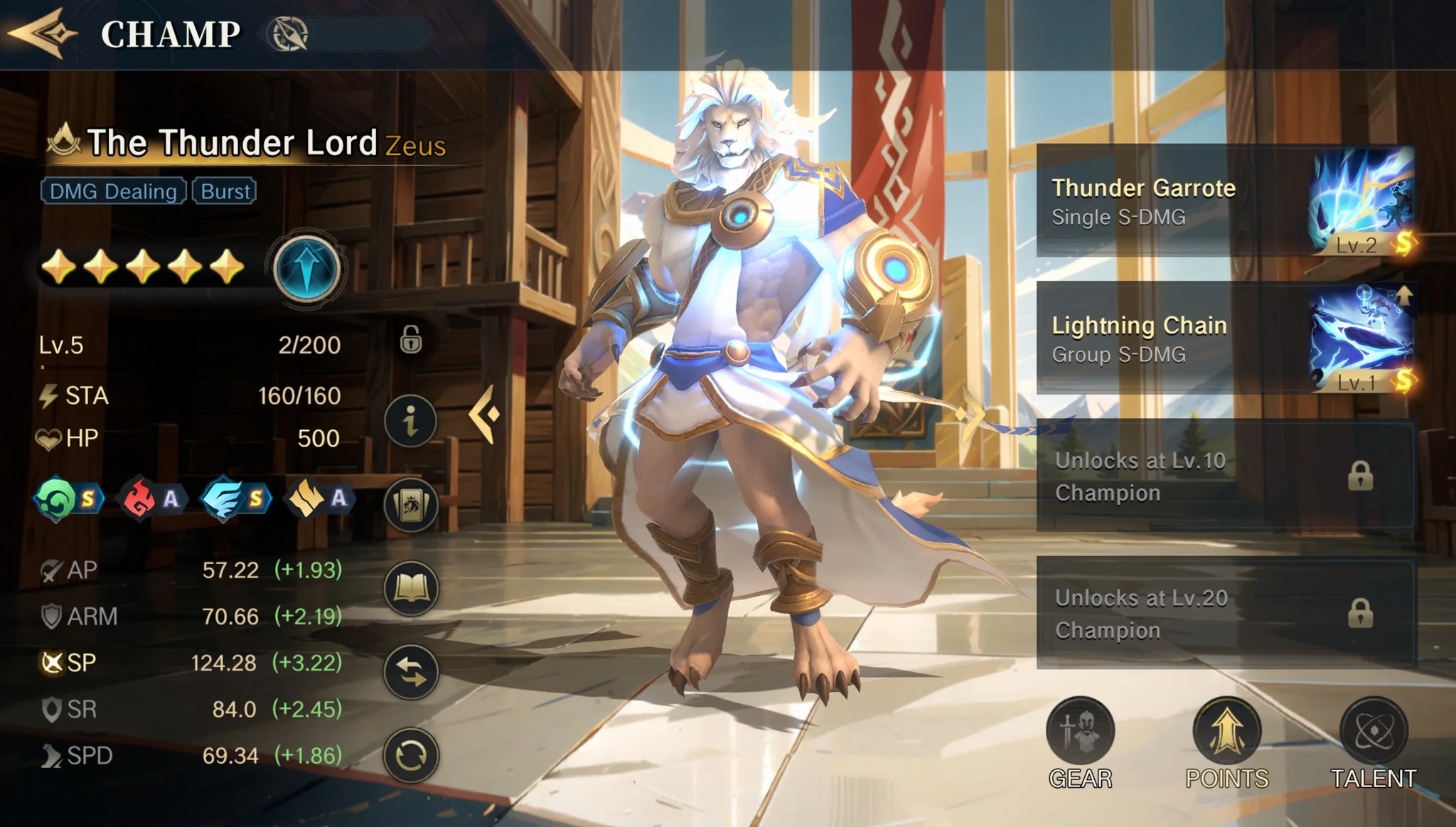Tap the blue upward-arrow ascend button

(x=306, y=270)
